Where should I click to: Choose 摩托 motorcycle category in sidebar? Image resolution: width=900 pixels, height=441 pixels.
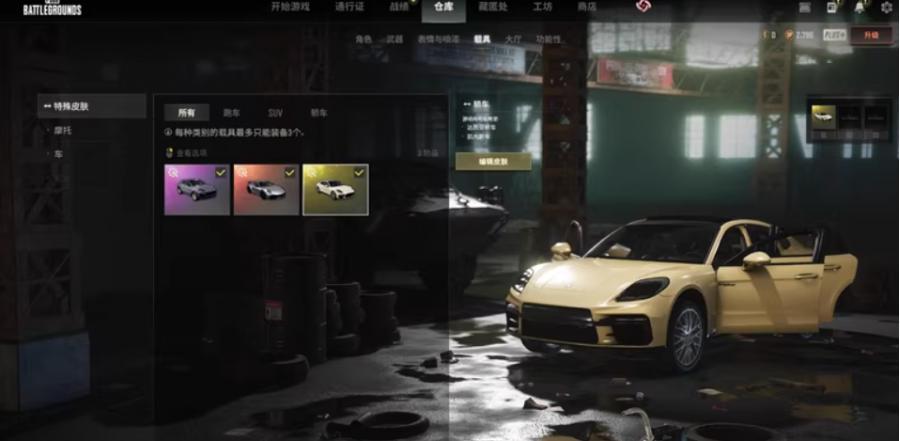coord(62,131)
